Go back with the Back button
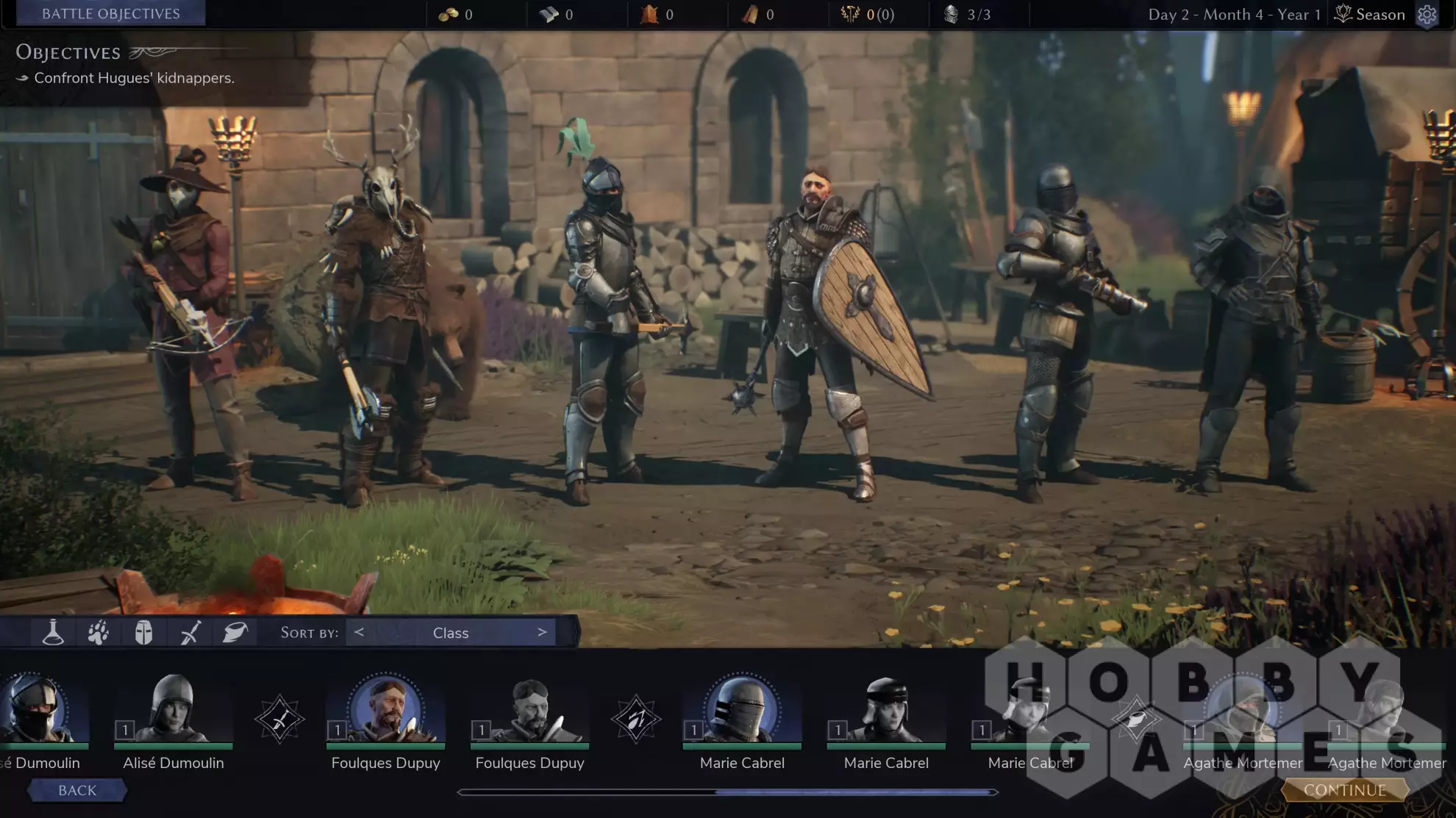The image size is (1456, 818). (x=77, y=790)
